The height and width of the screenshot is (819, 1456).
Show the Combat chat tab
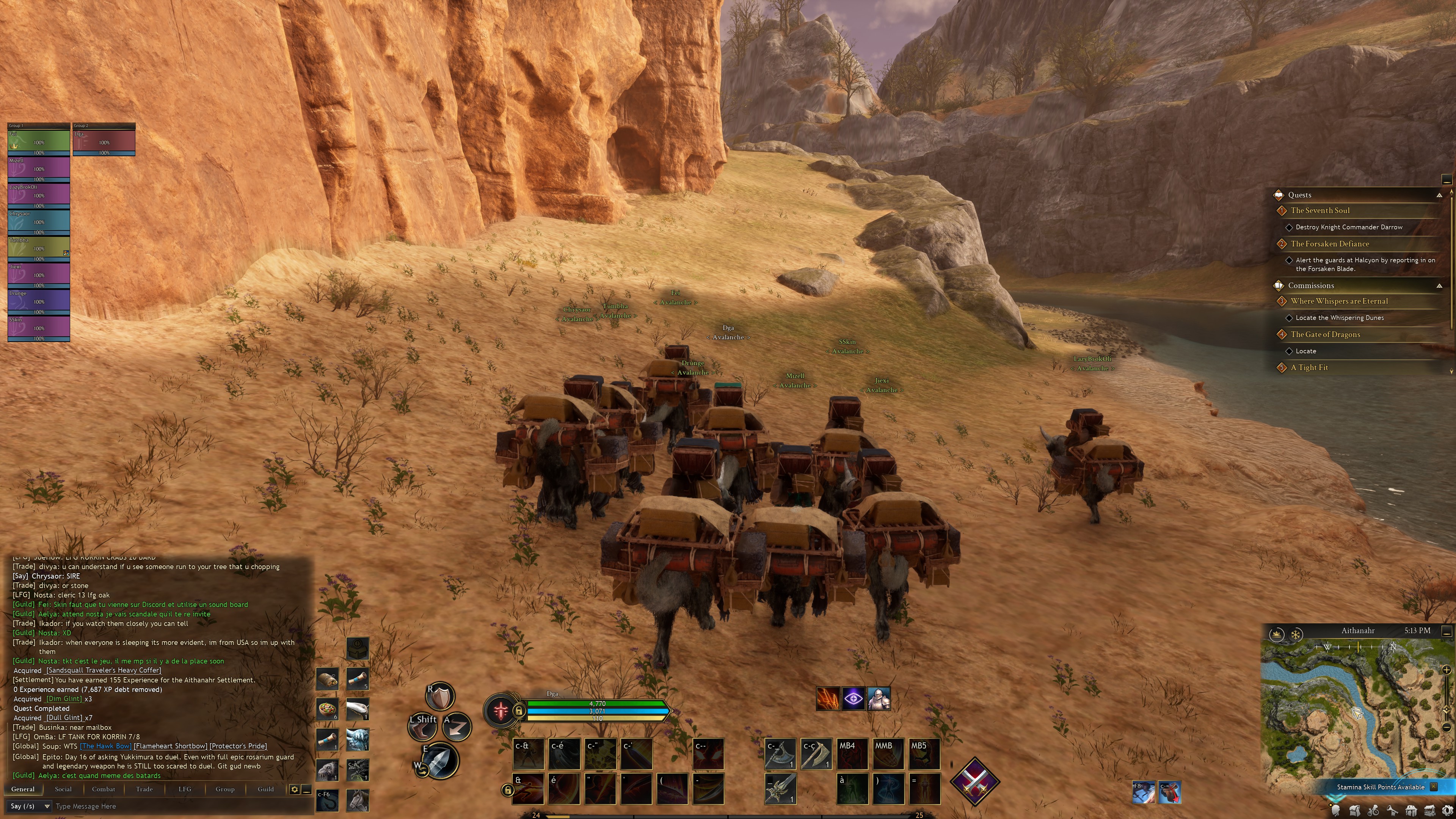(104, 789)
